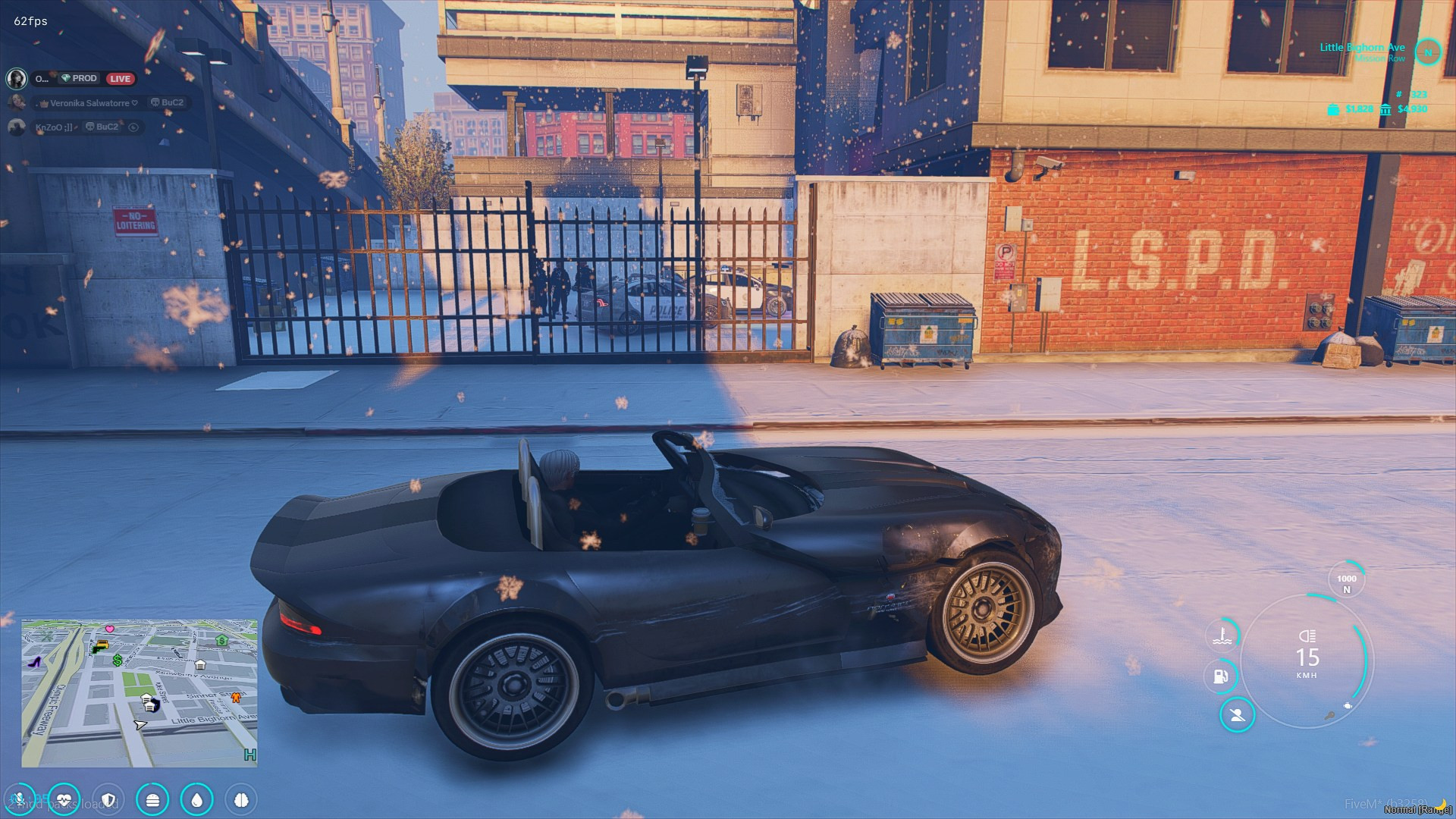Image resolution: width=1456 pixels, height=819 pixels.
Task: Click the green dollar sign minimap marker
Action: (x=118, y=661)
